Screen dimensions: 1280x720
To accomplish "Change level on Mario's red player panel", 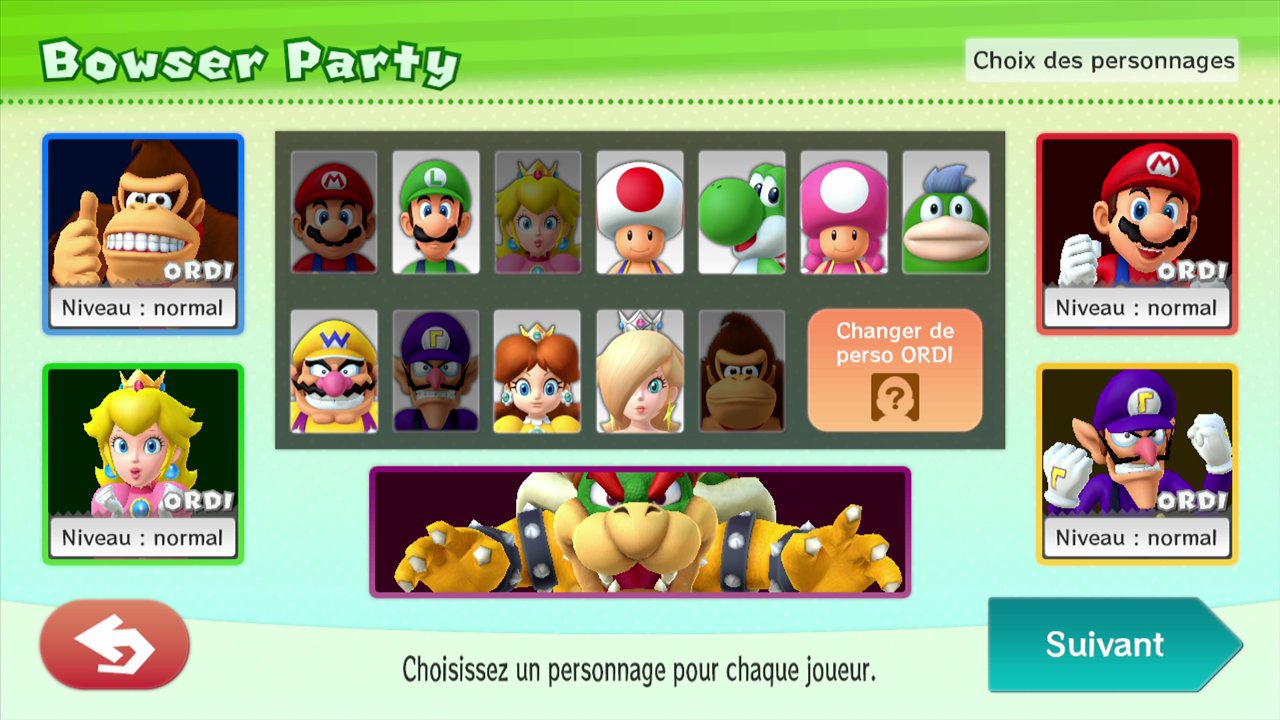I will 1137,308.
